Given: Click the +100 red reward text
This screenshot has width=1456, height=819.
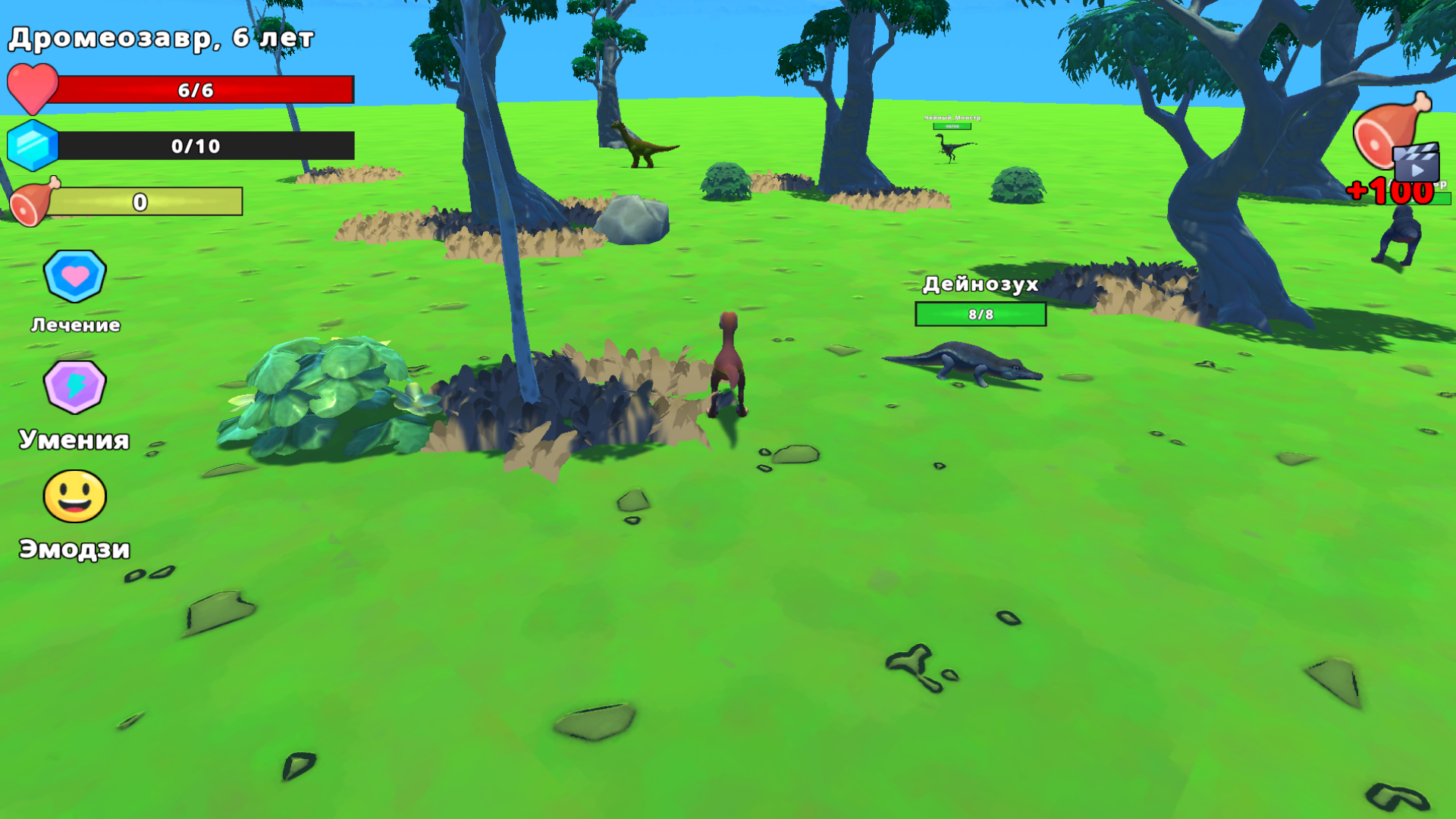Looking at the screenshot, I should click(x=1392, y=192).
